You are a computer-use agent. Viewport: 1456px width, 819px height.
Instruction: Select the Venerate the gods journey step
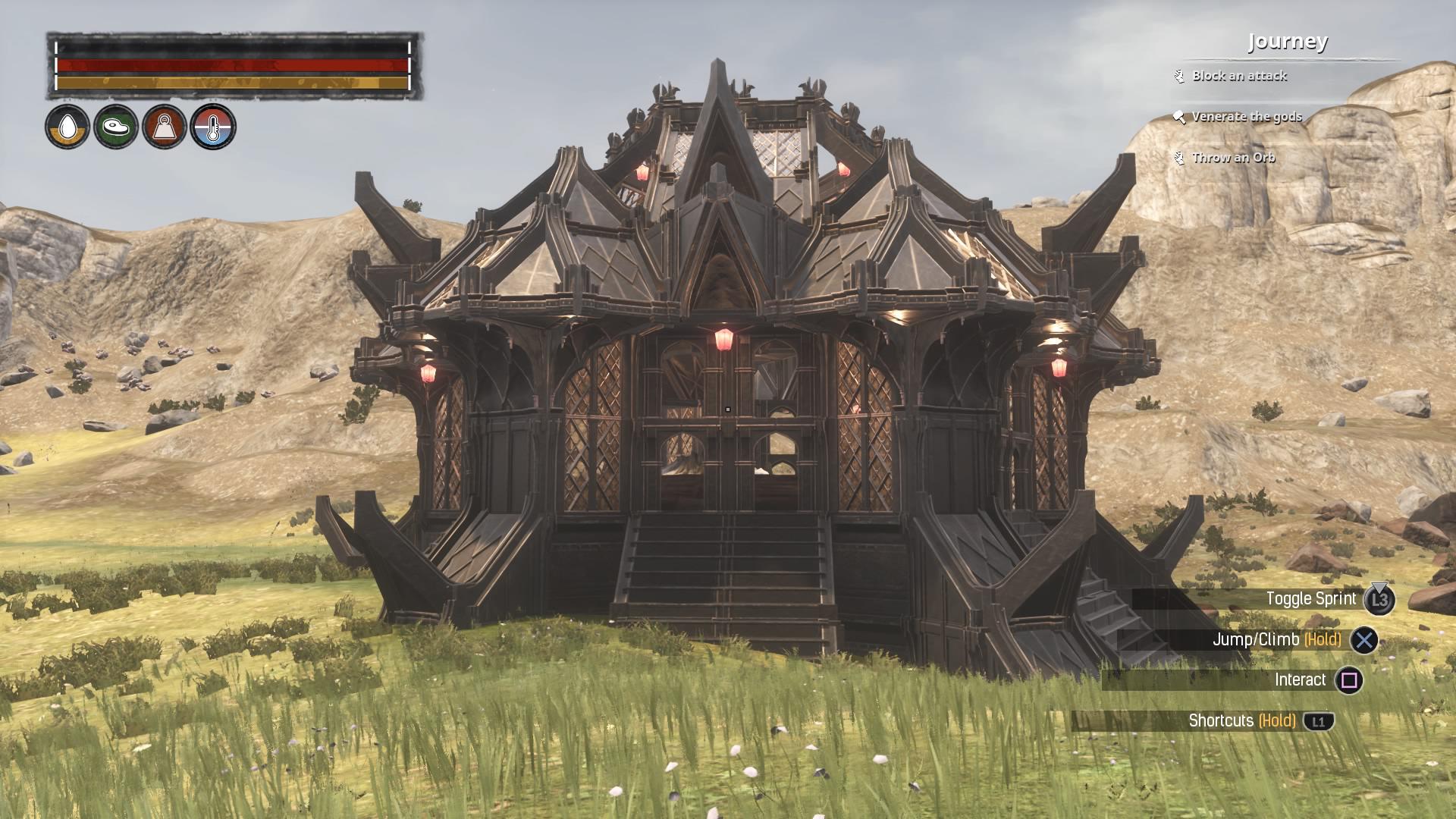pos(1249,118)
